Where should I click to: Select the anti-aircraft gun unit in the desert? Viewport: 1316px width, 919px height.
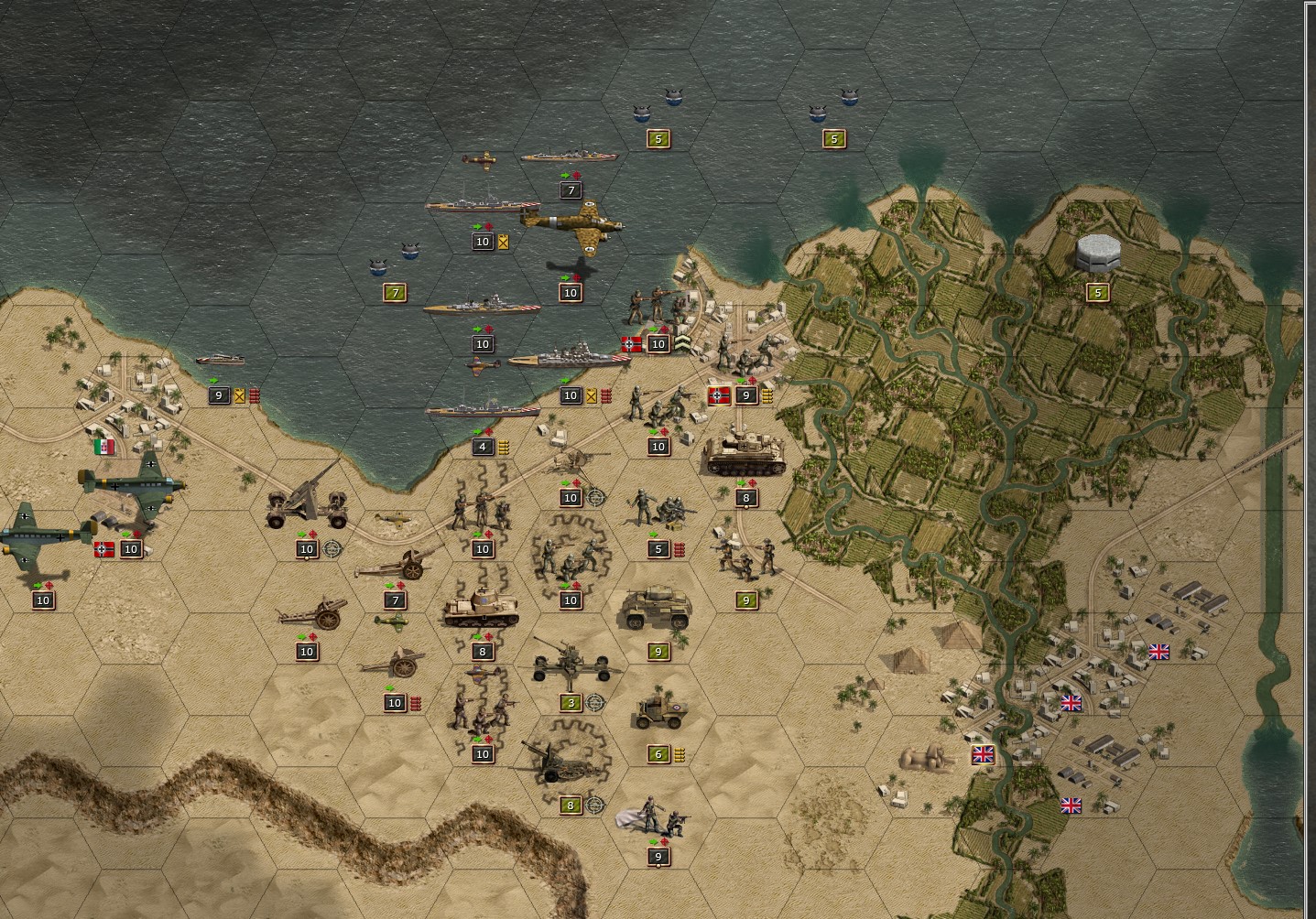coord(307,503)
